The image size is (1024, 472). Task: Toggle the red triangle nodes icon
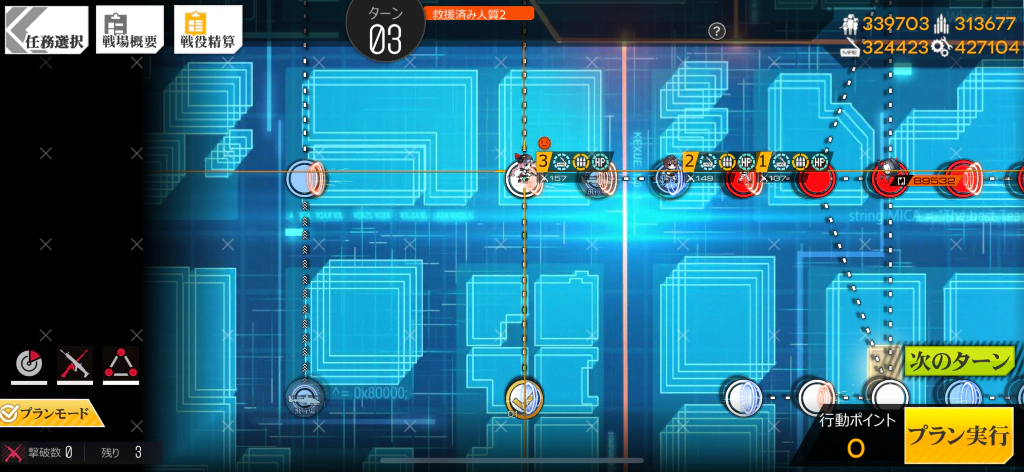click(x=121, y=365)
